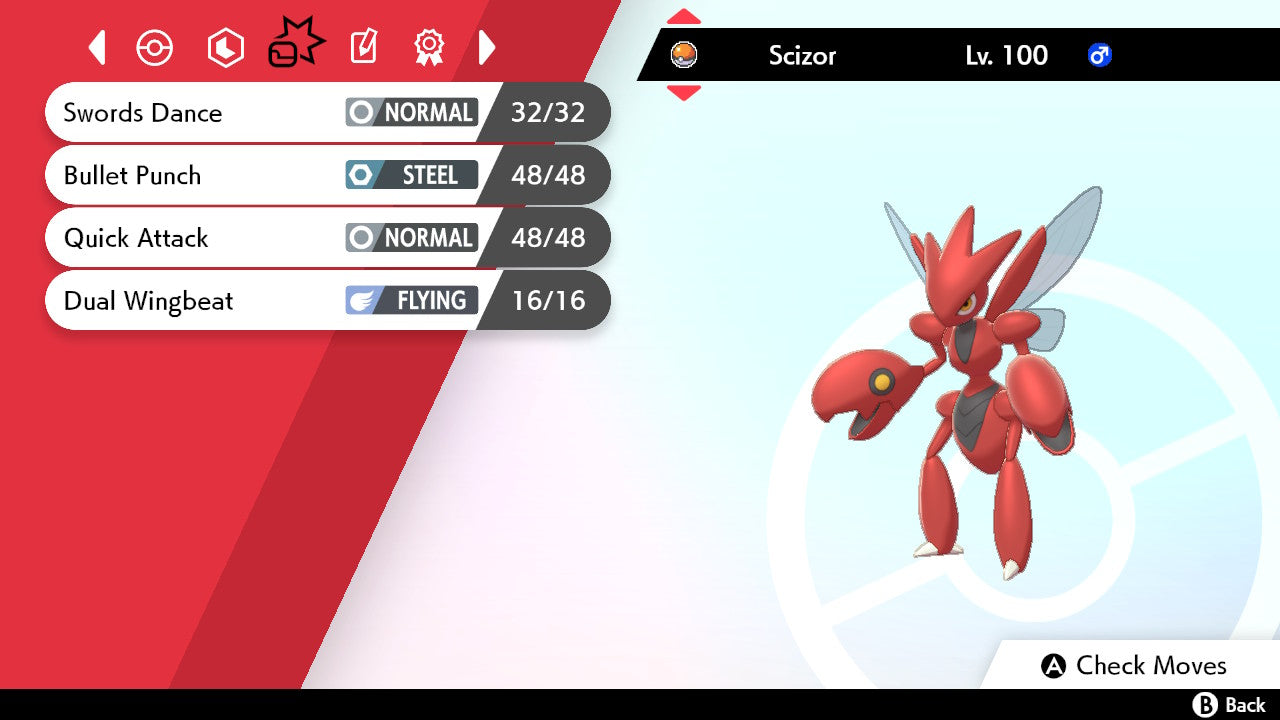Show previous Pokémon with the up arrow

click(x=684, y=16)
